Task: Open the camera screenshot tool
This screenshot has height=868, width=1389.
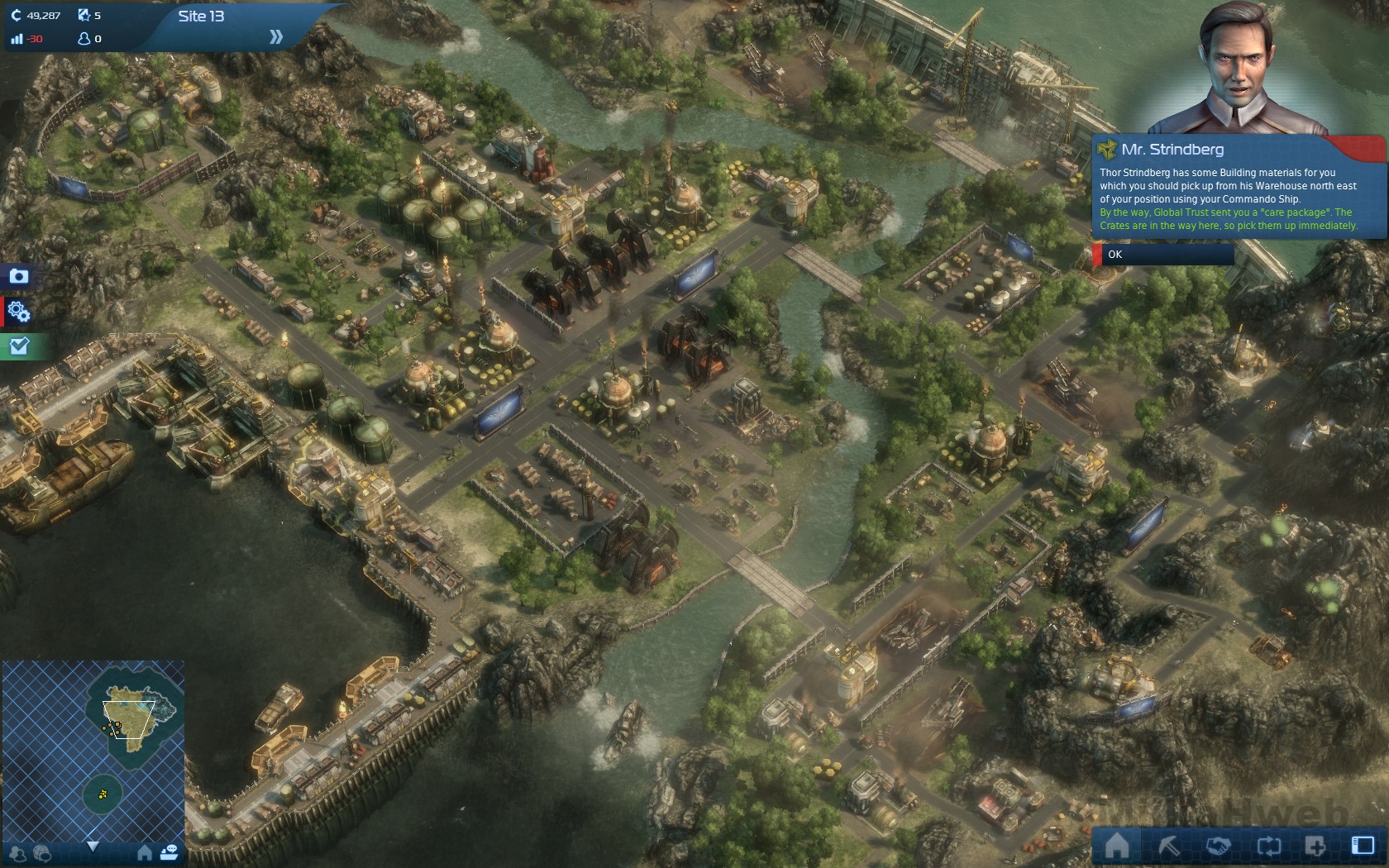Action: pyautogui.click(x=18, y=276)
